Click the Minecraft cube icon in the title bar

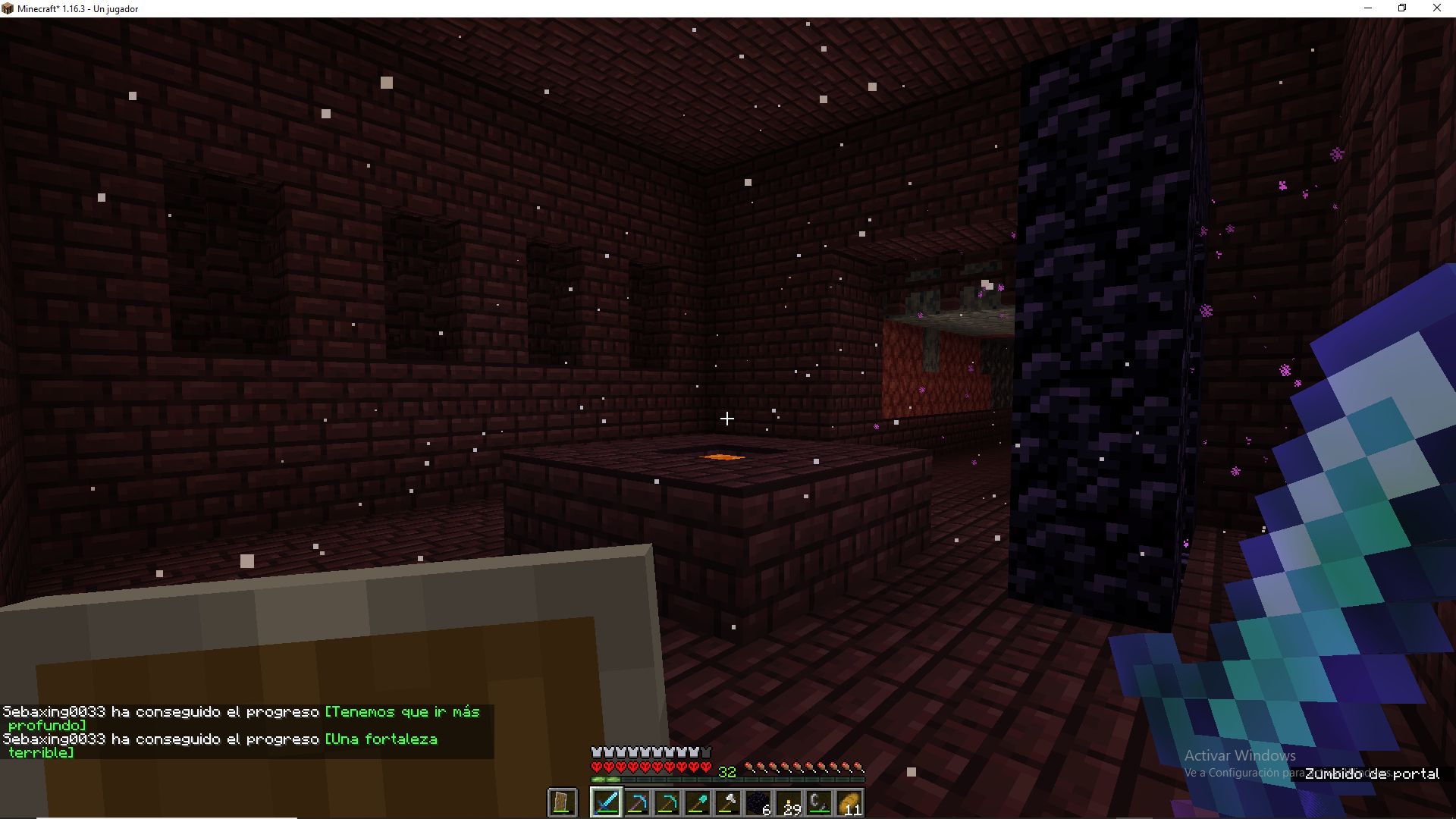[x=8, y=8]
